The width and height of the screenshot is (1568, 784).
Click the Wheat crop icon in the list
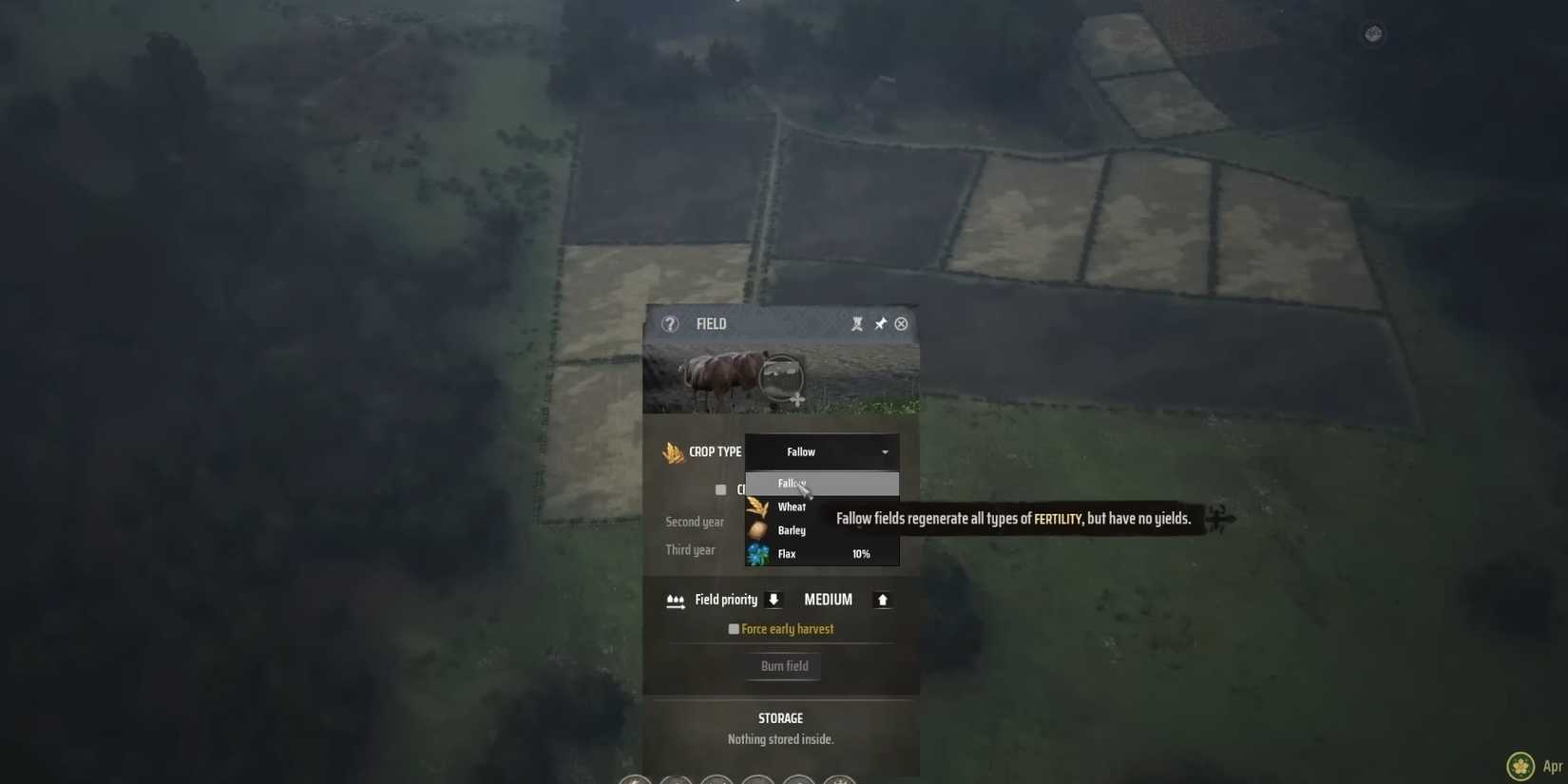[x=757, y=507]
